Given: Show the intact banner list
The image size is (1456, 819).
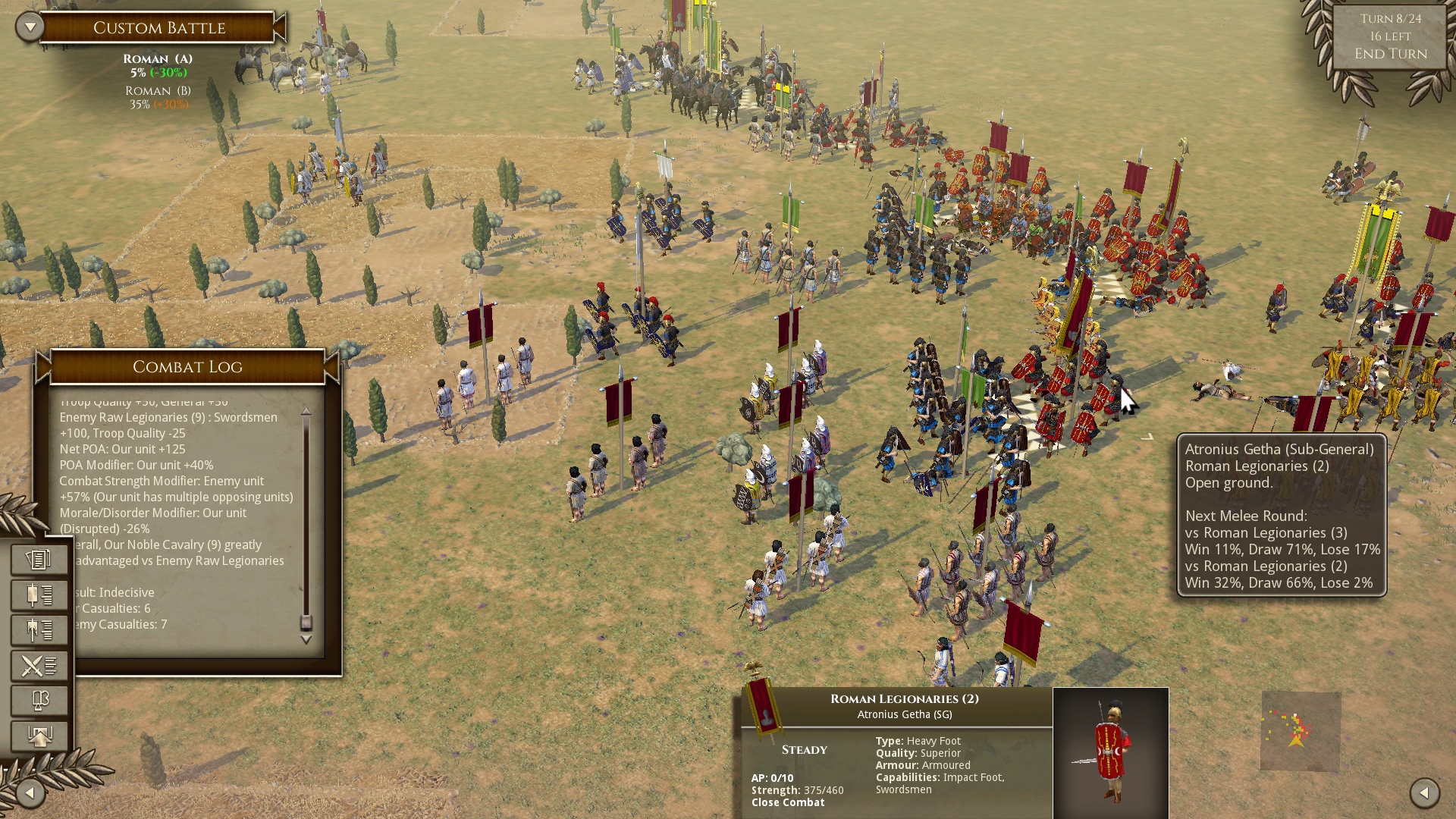Looking at the screenshot, I should (x=39, y=595).
